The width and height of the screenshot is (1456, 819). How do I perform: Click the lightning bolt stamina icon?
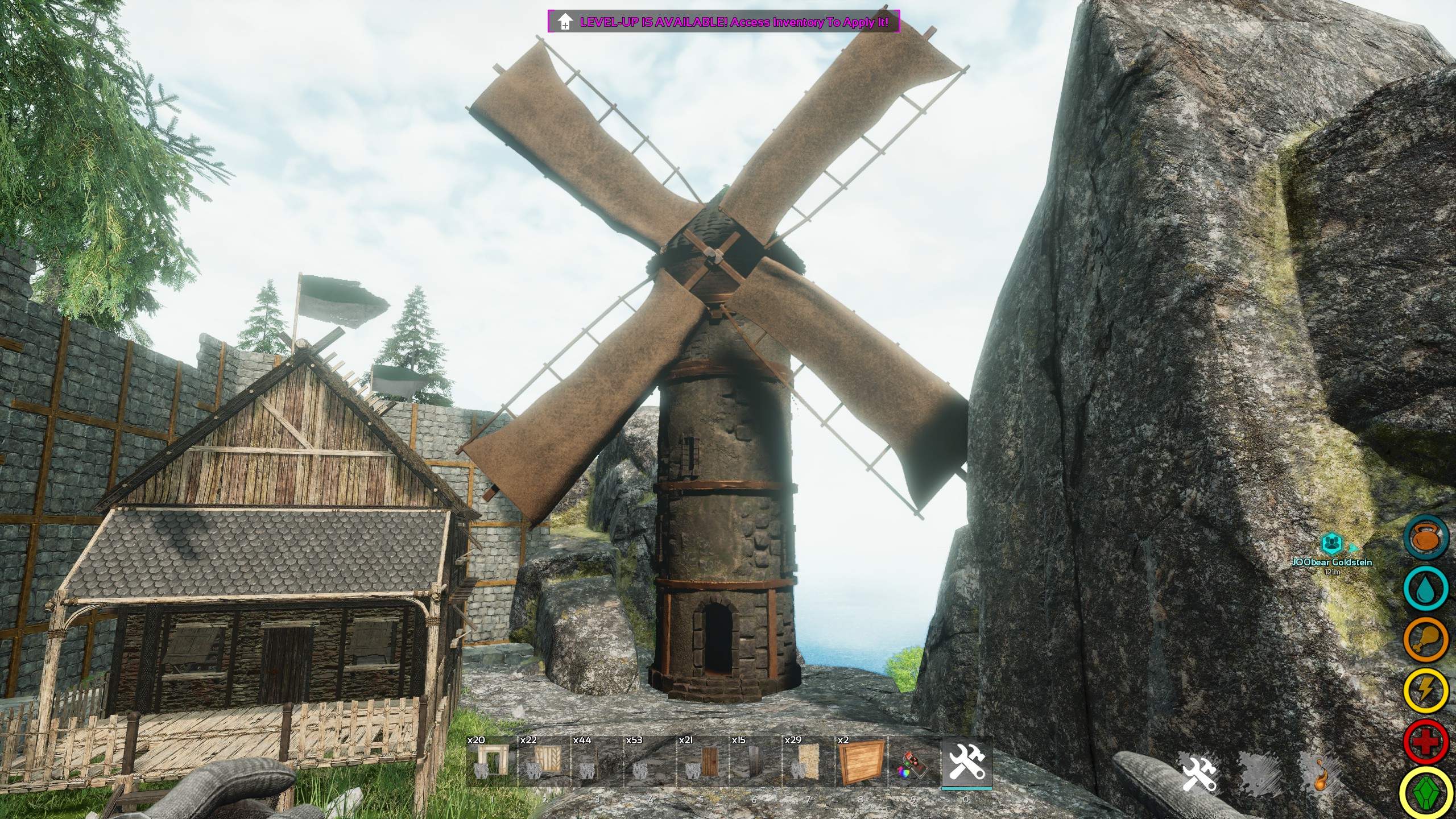pyautogui.click(x=1426, y=690)
